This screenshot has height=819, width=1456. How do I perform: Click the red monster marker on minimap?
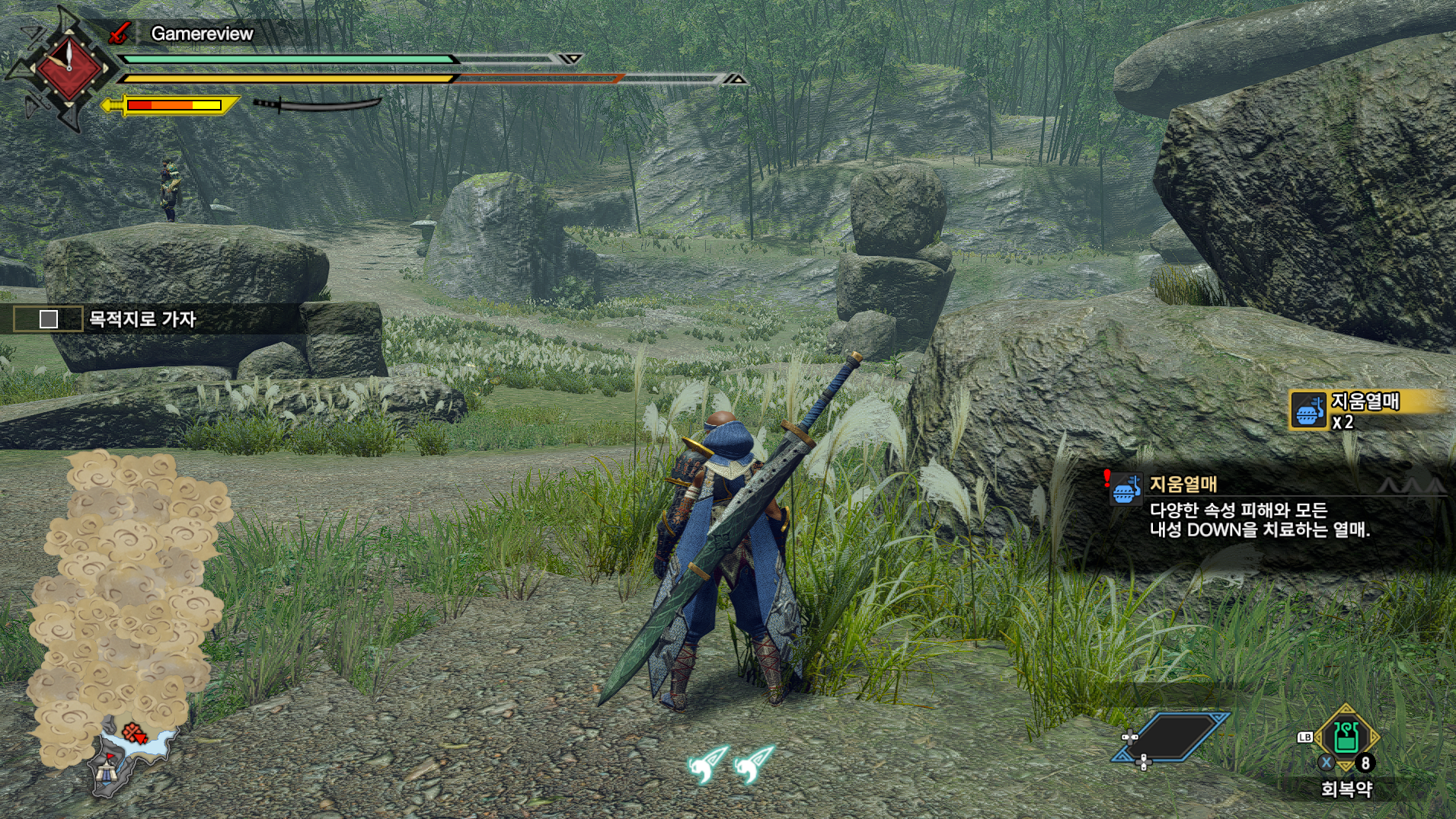[x=135, y=734]
